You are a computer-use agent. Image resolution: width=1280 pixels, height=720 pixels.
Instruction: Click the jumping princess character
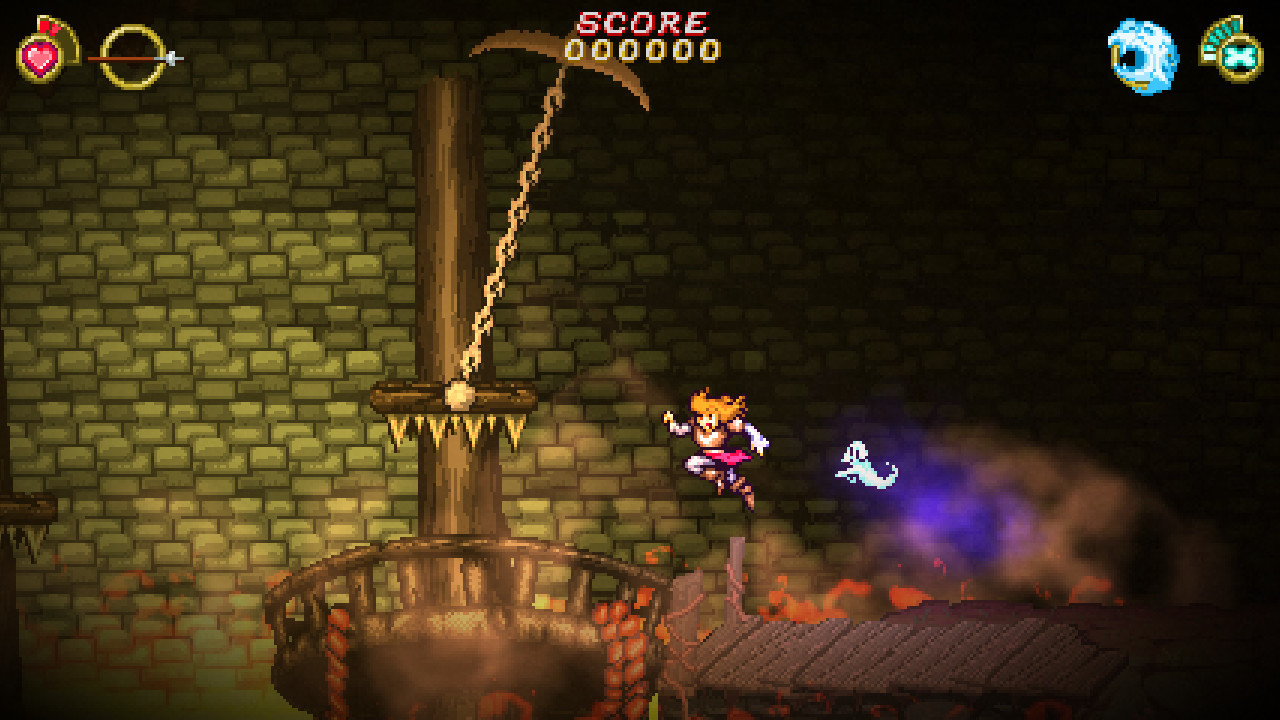pyautogui.click(x=715, y=450)
